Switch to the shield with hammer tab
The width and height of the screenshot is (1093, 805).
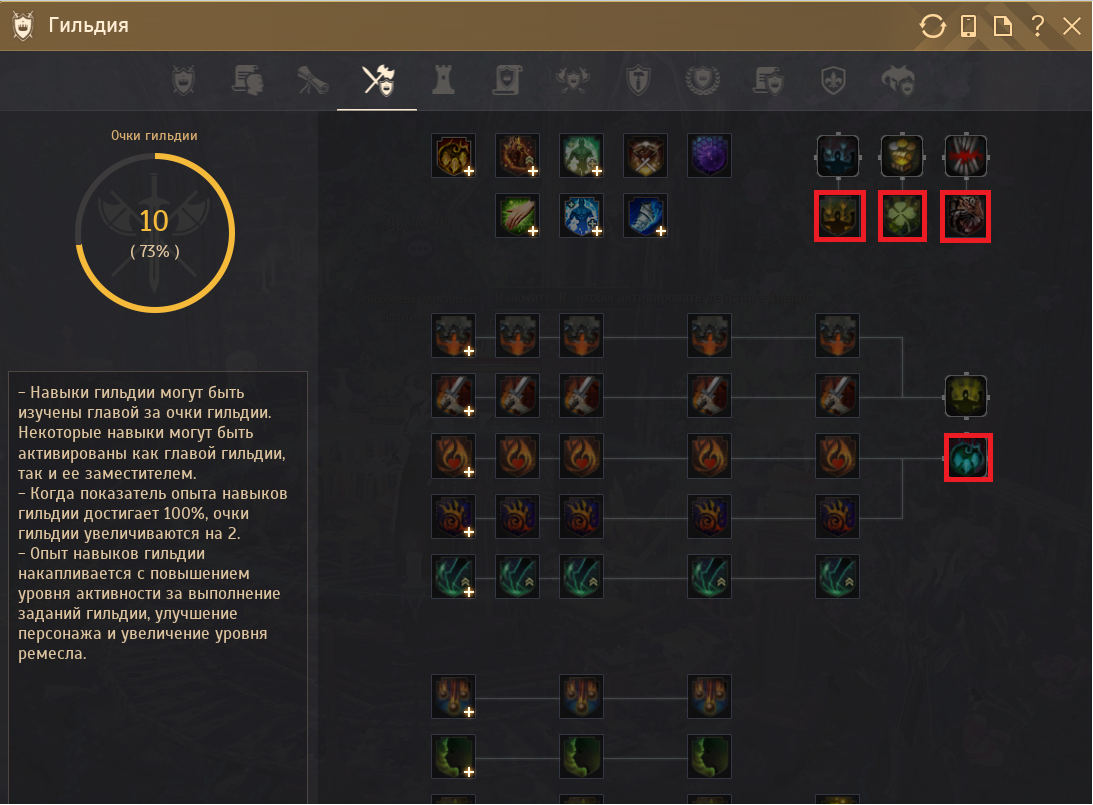pos(637,80)
